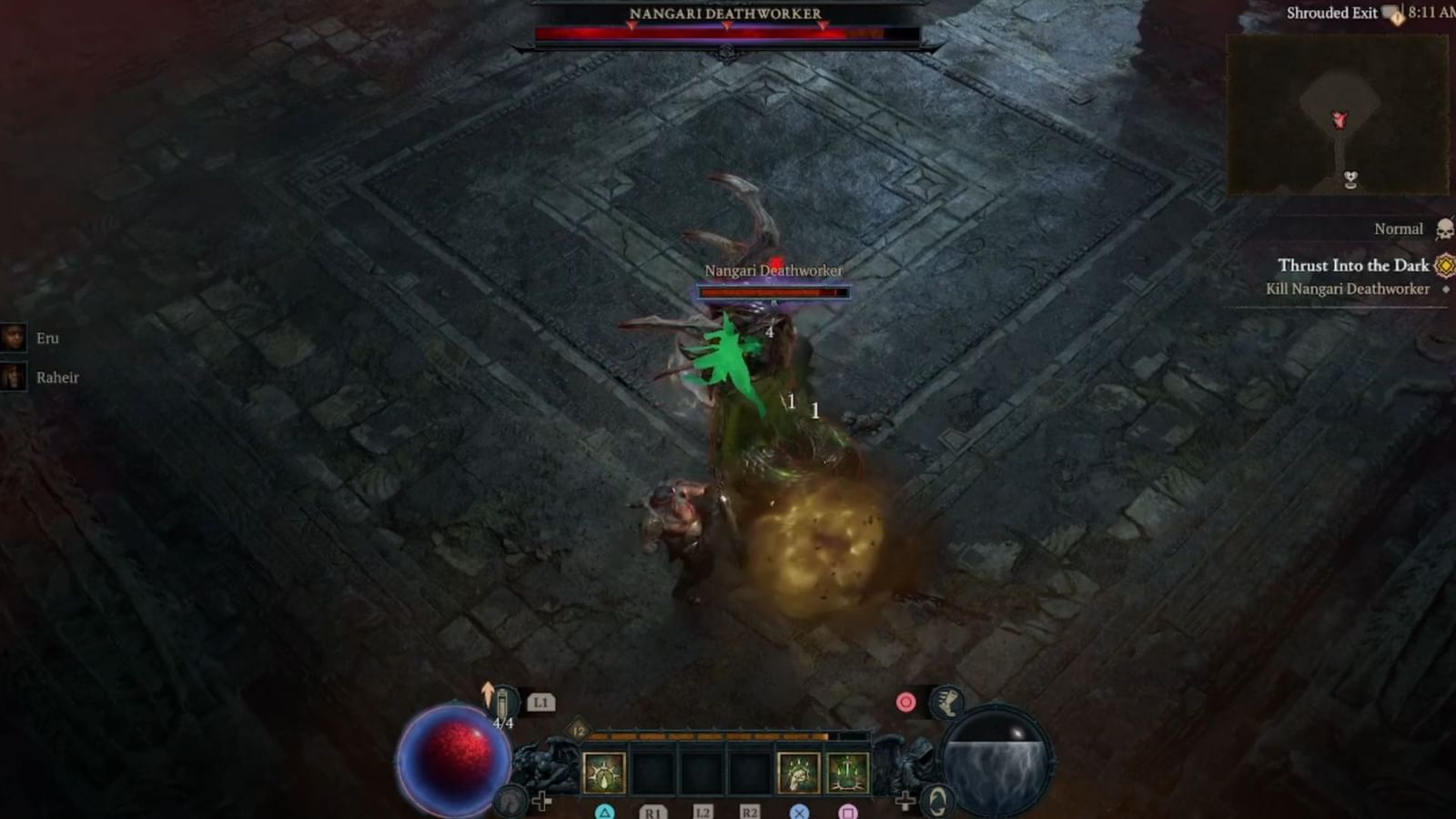The image size is (1456, 819).
Task: Click the Kill Nangari Deathworker objective text
Action: click(x=1350, y=288)
